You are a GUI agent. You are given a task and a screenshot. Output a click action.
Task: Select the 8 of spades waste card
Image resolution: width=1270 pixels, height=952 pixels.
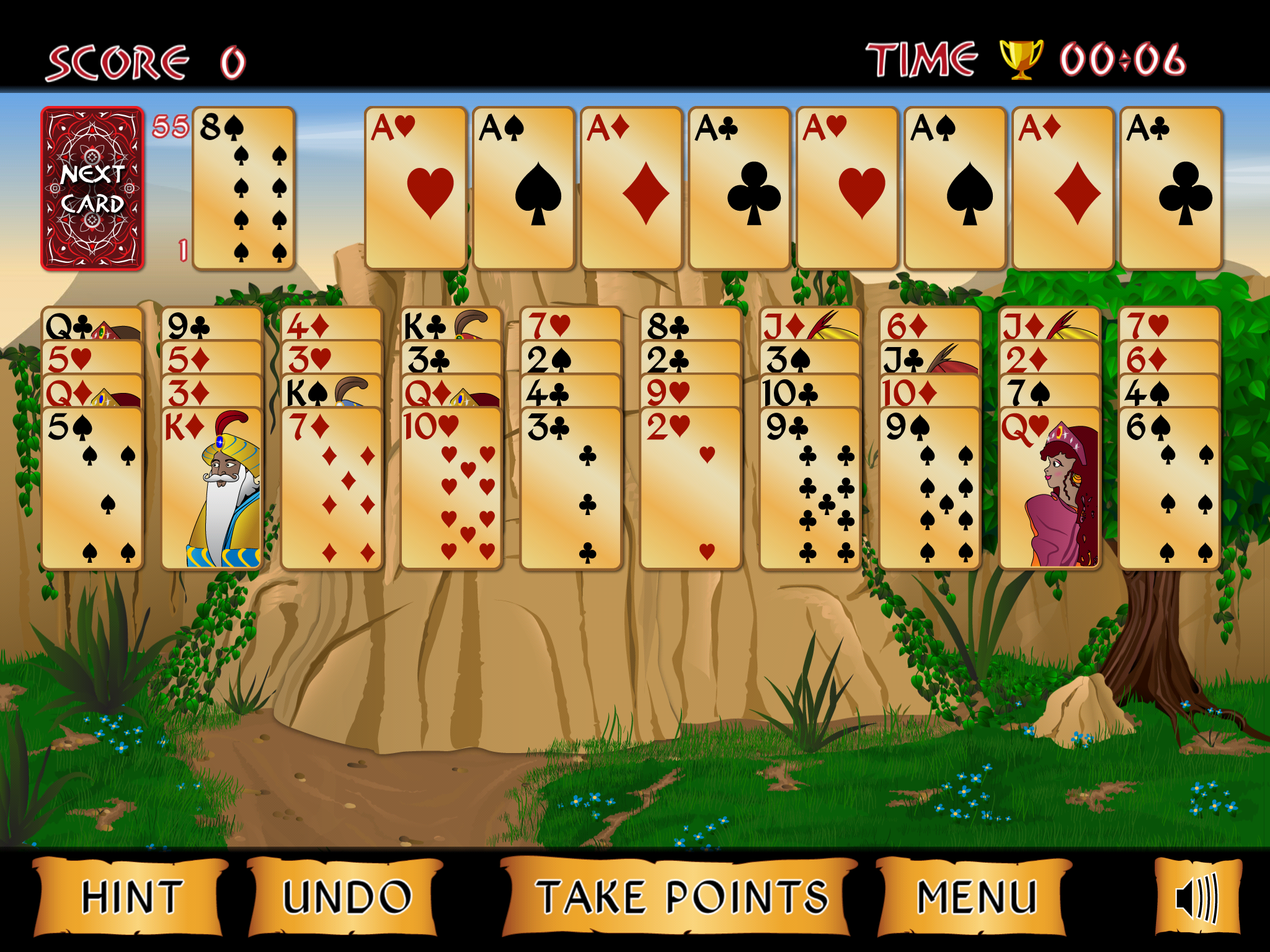pyautogui.click(x=244, y=189)
